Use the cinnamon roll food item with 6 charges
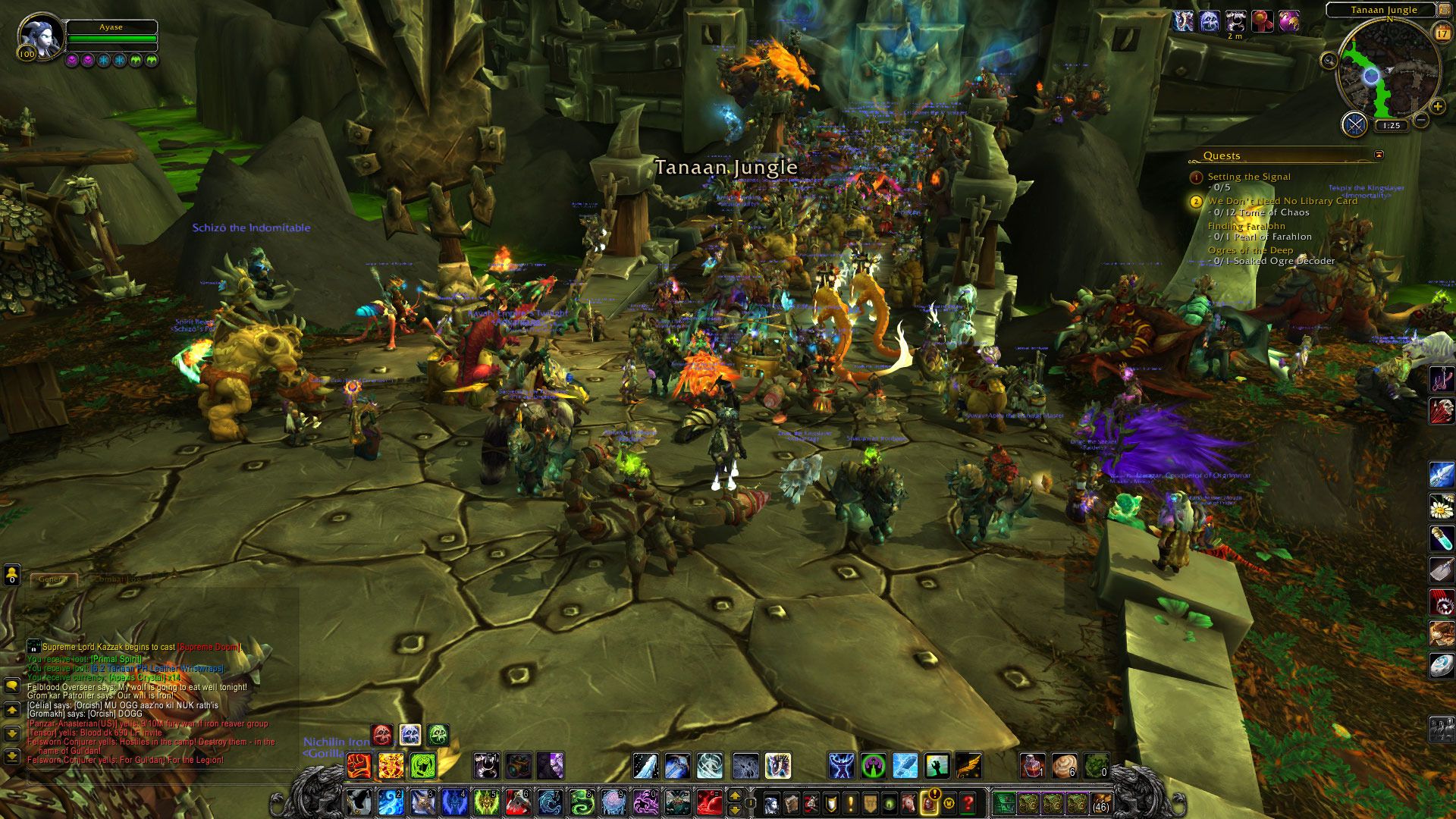The image size is (1456, 819). coord(1064,766)
